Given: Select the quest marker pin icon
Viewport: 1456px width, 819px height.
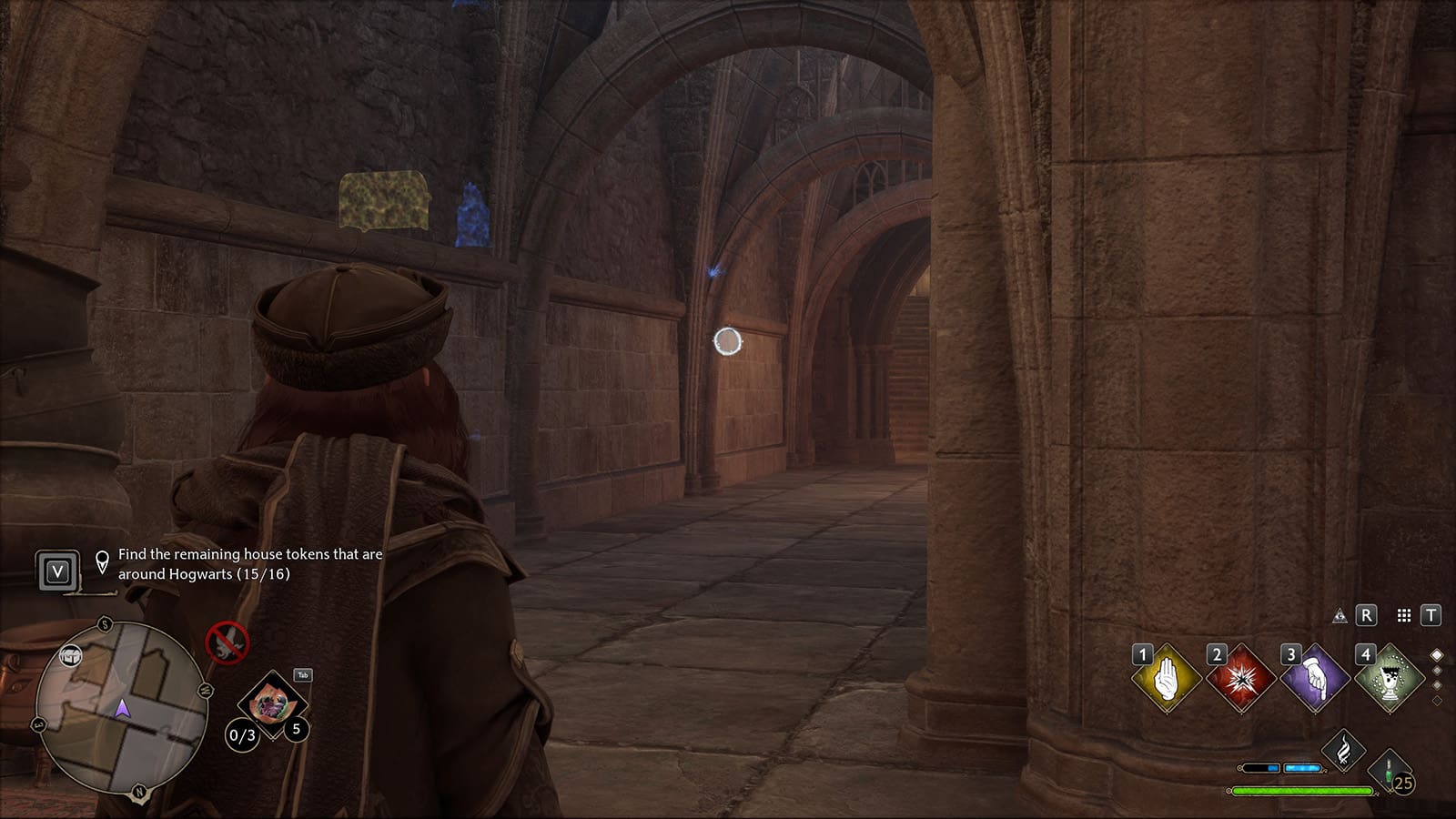Looking at the screenshot, I should (x=103, y=561).
